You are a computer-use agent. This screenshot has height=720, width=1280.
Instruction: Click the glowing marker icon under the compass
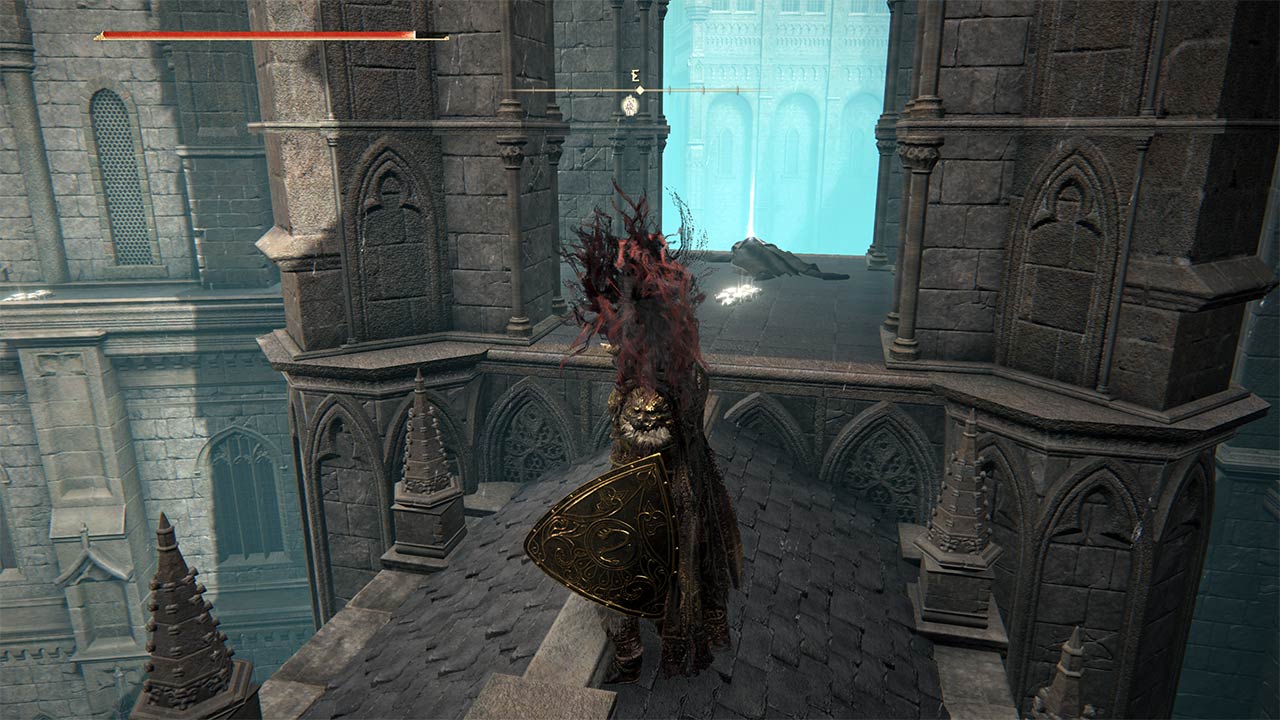630,104
